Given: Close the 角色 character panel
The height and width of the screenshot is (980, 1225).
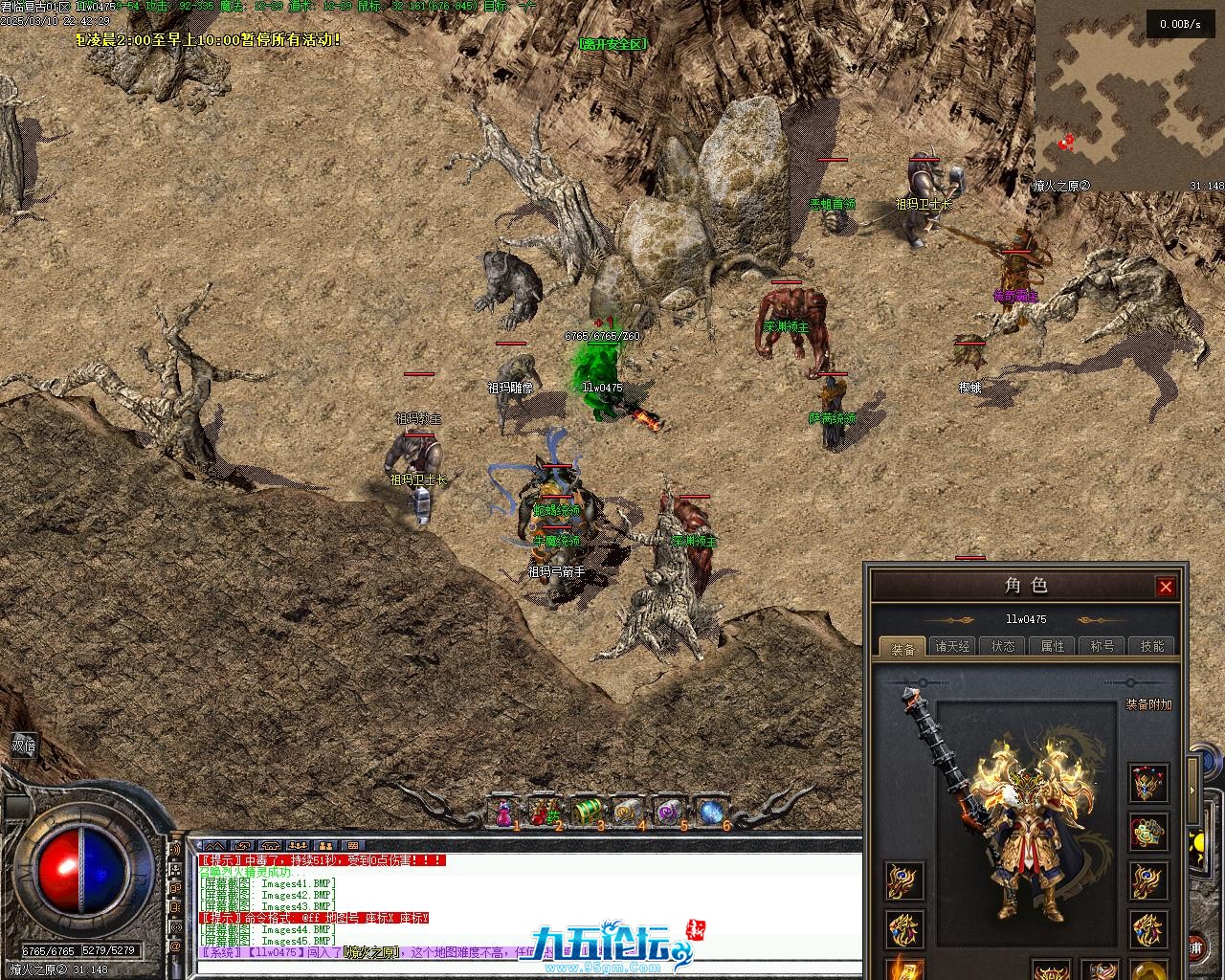Looking at the screenshot, I should click(1165, 587).
